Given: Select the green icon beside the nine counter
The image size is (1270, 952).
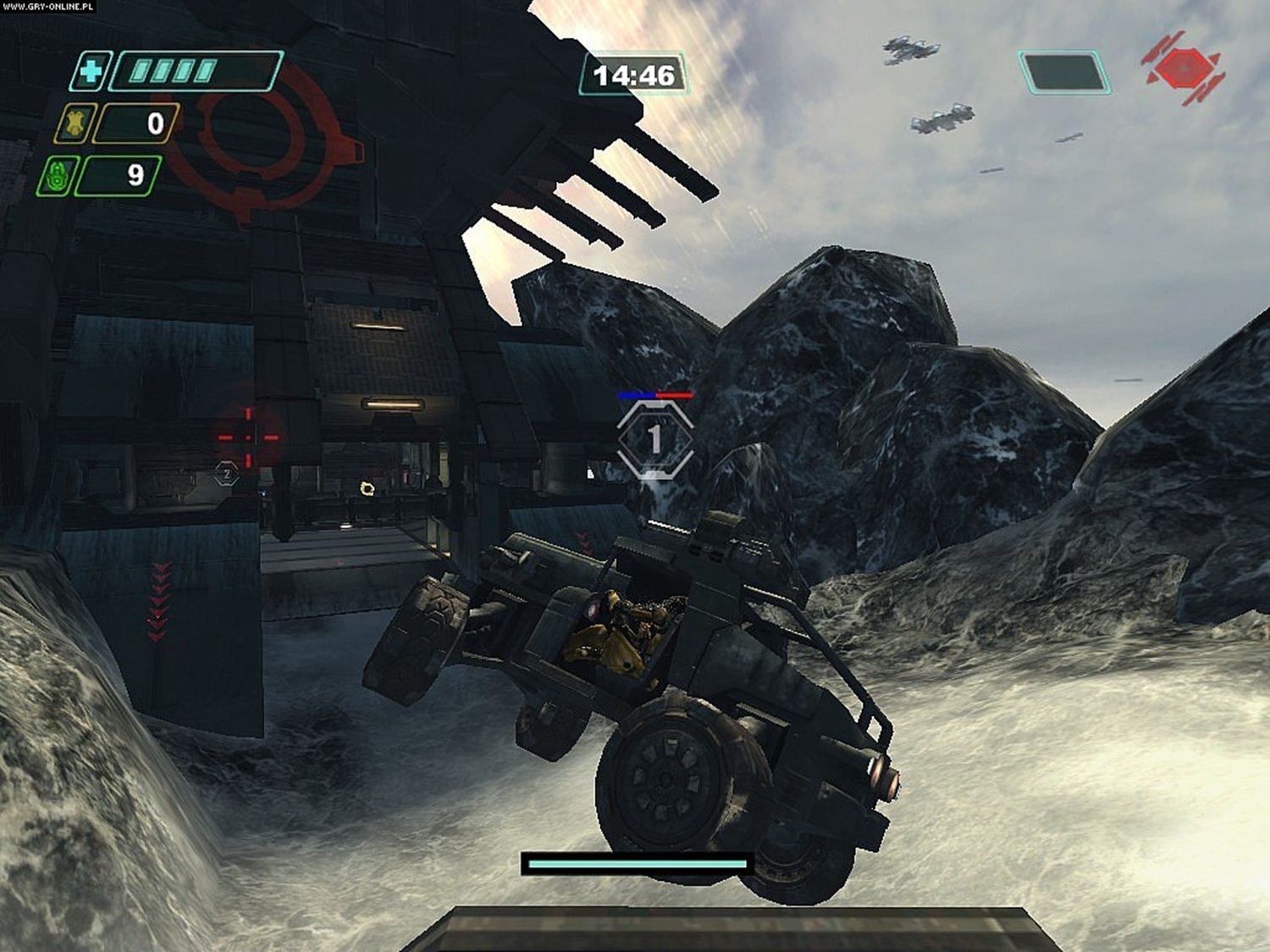Looking at the screenshot, I should pyautogui.click(x=58, y=176).
